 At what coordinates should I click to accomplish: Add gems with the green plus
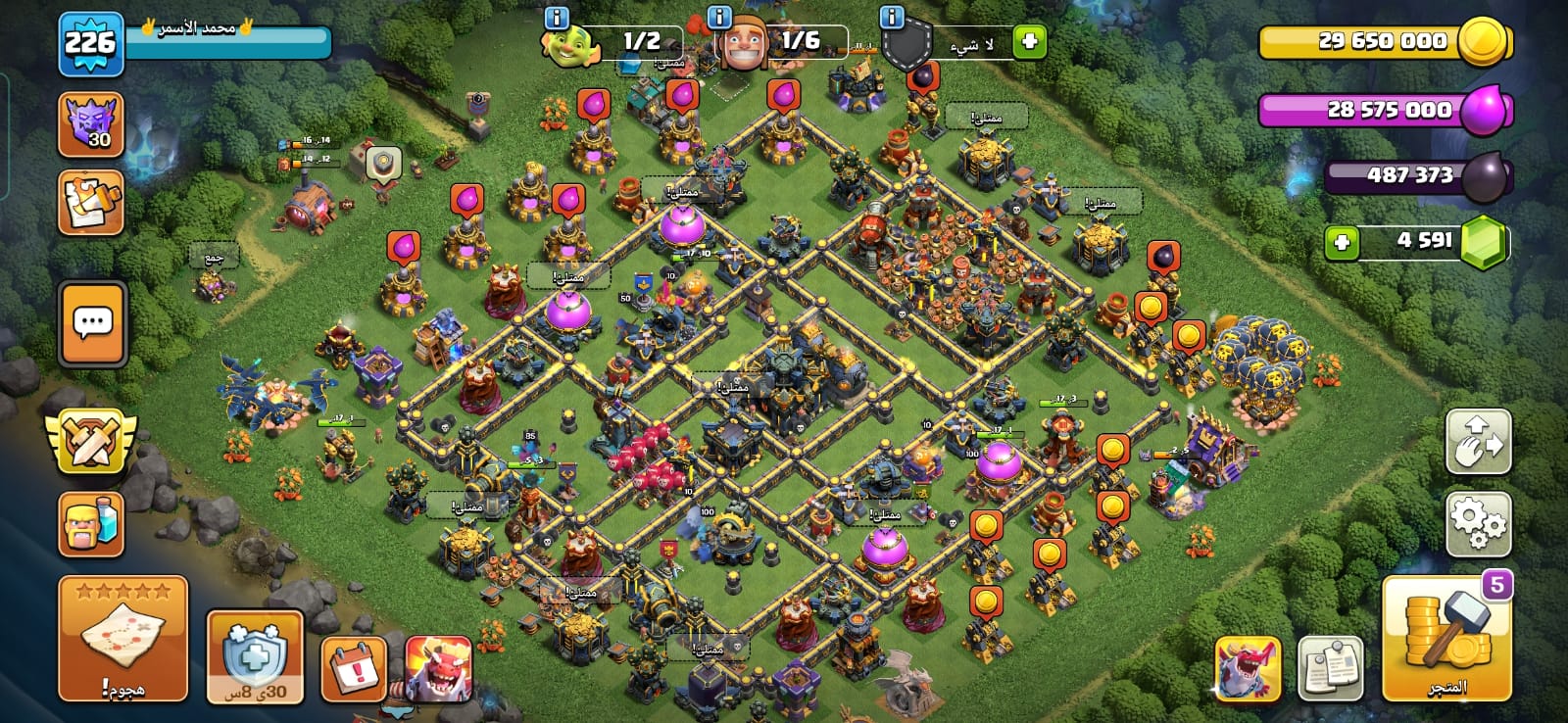[1342, 242]
